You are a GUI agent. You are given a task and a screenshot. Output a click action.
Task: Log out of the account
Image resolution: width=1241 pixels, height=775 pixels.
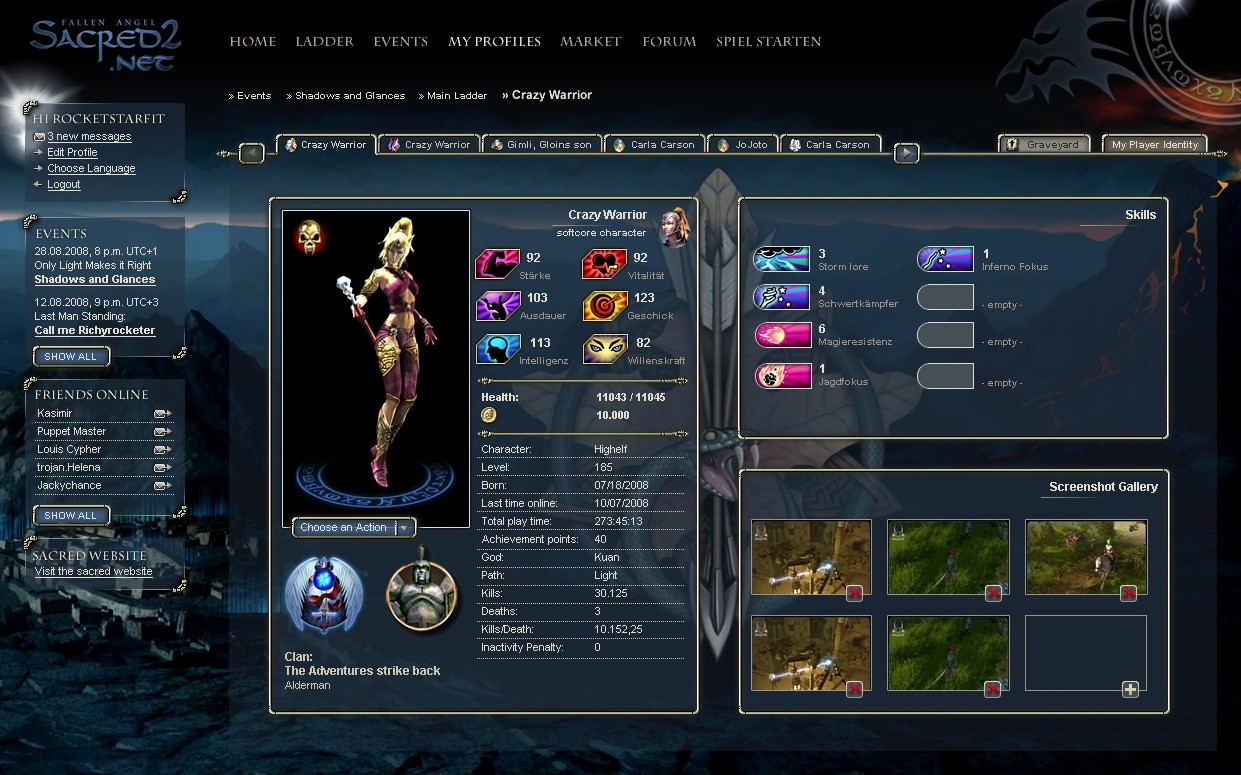click(x=64, y=185)
